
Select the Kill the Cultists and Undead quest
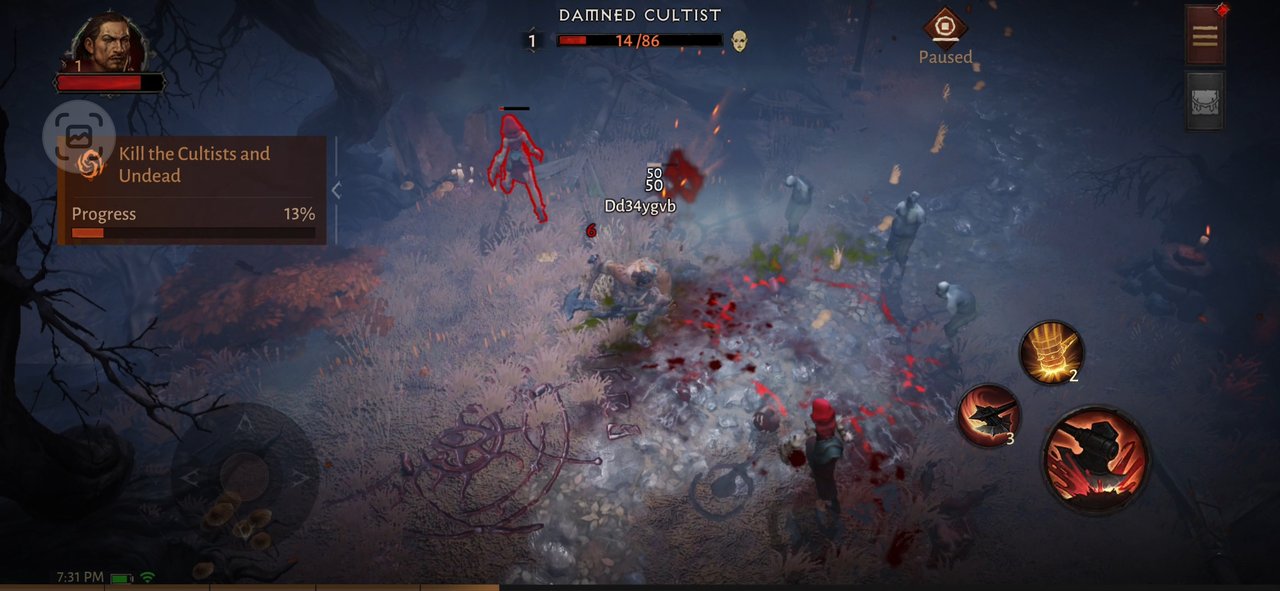pos(194,165)
